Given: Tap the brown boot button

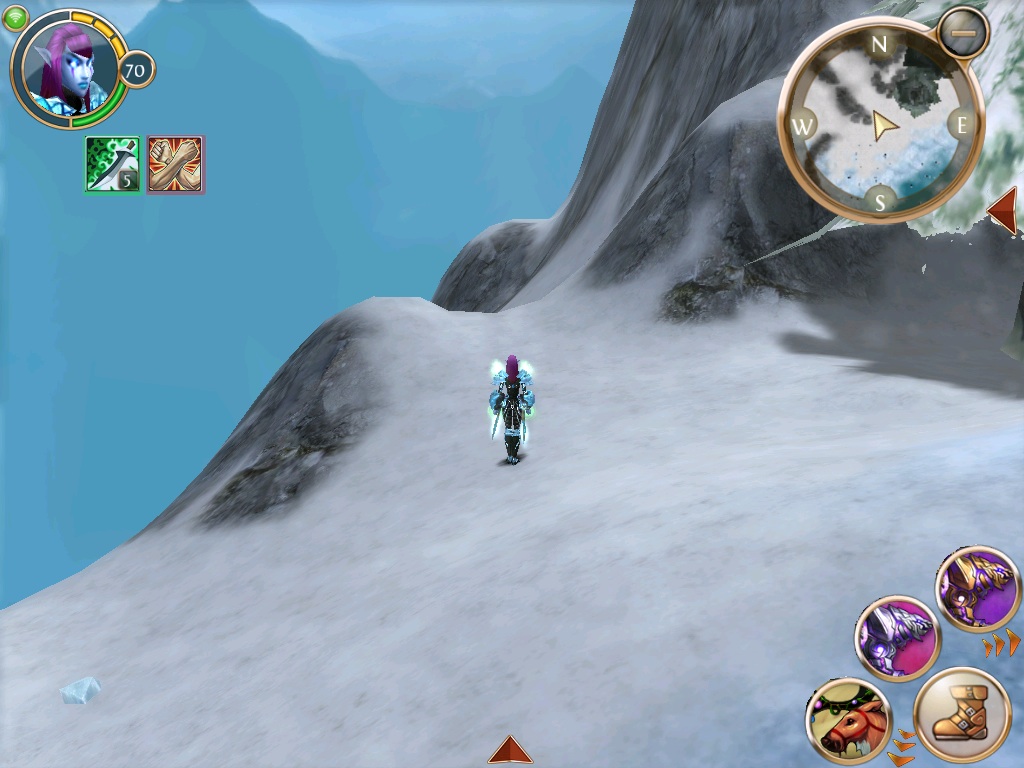Looking at the screenshot, I should pyautogui.click(x=962, y=717).
